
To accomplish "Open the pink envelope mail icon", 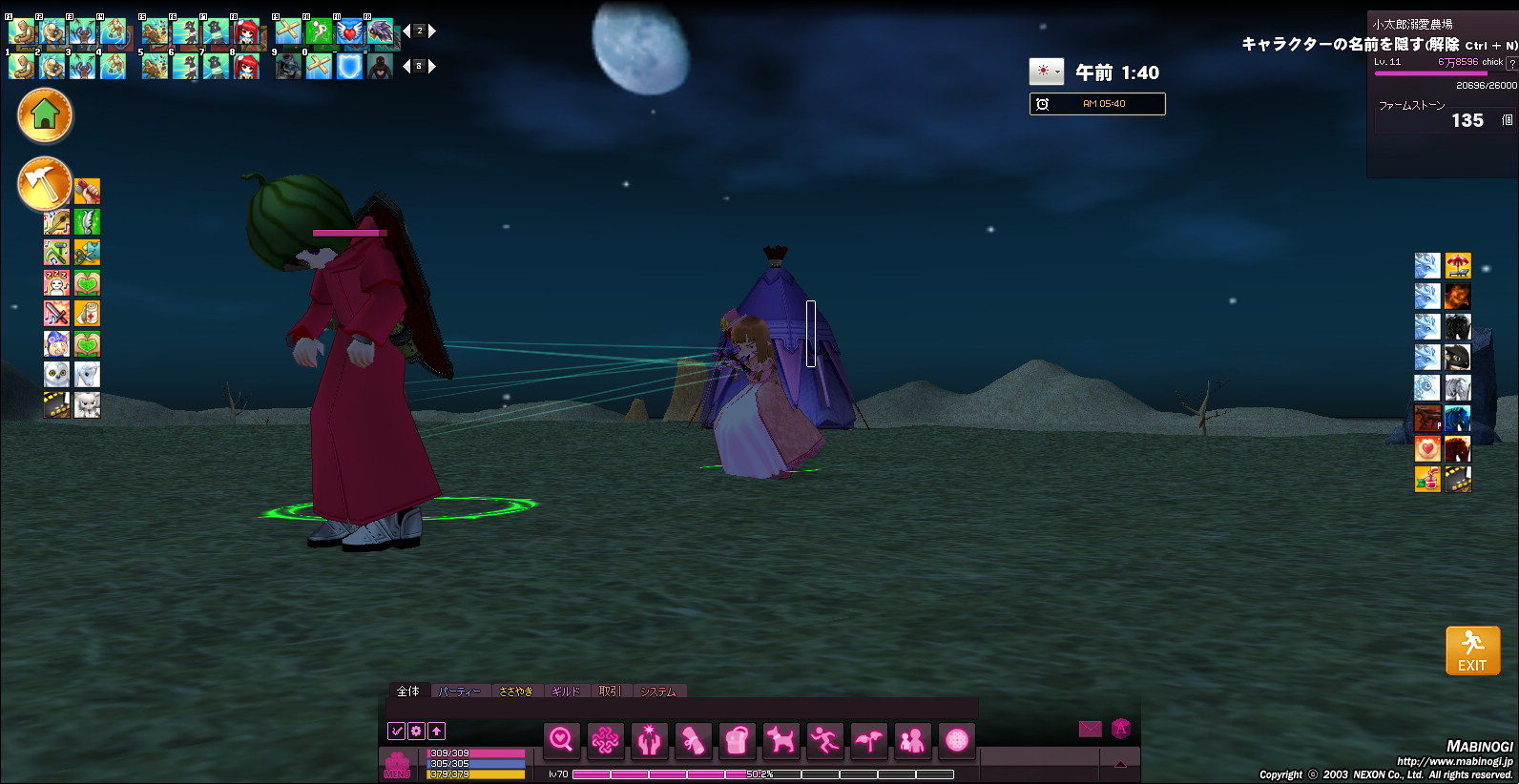I will point(1090,729).
